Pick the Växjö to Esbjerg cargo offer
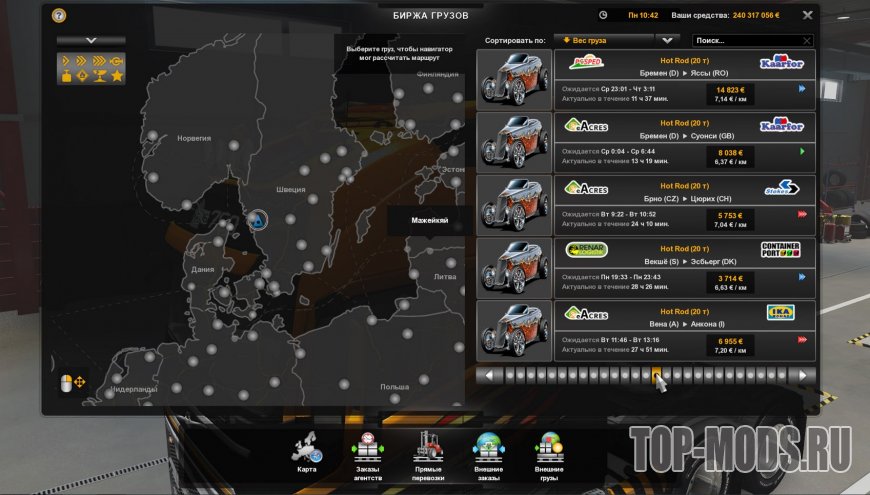Screen dimensions: 870x495 coord(684,267)
